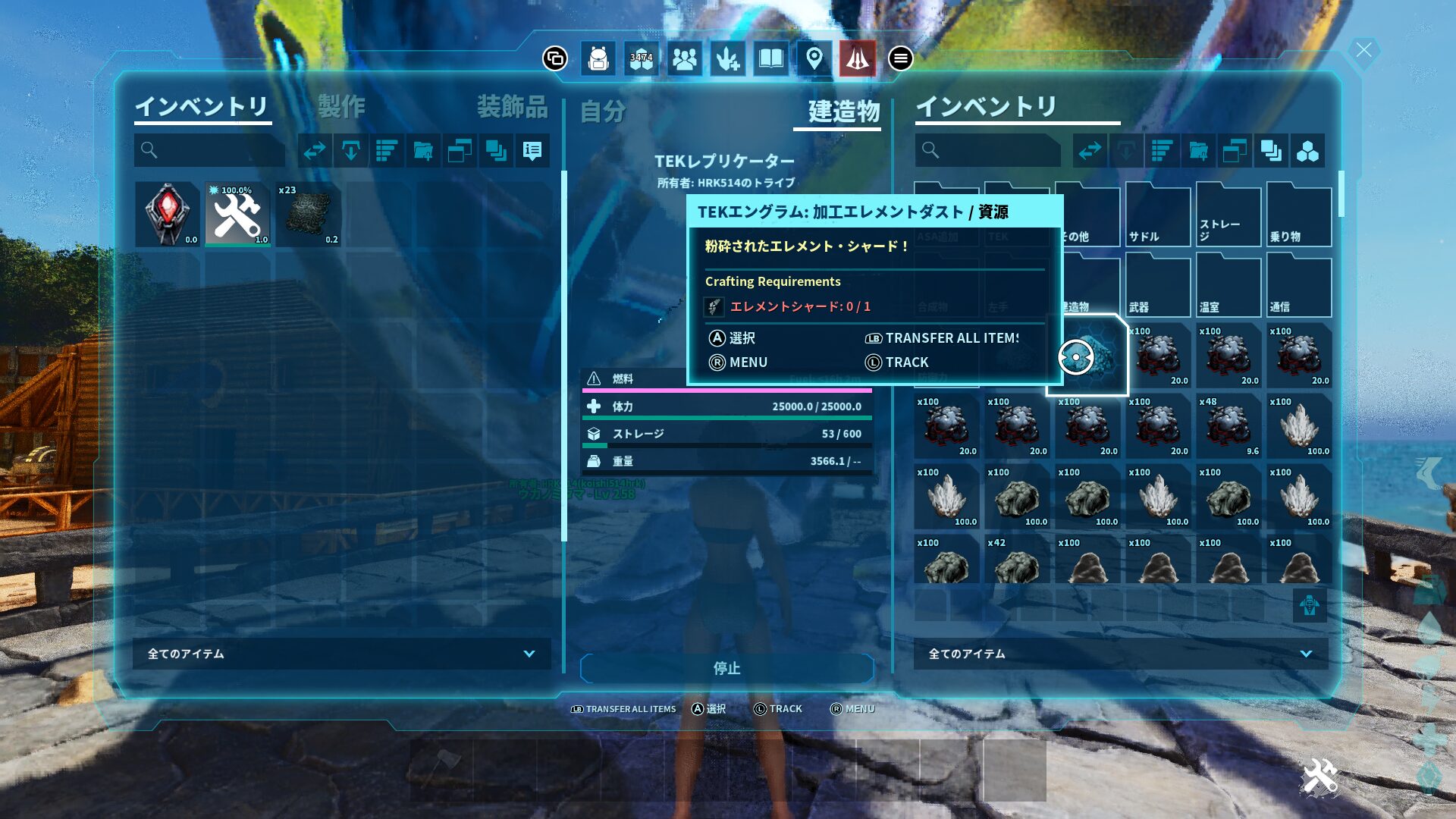The width and height of the screenshot is (1456, 819).
Task: Select the x48 black ore stack
Action: pos(1228,426)
